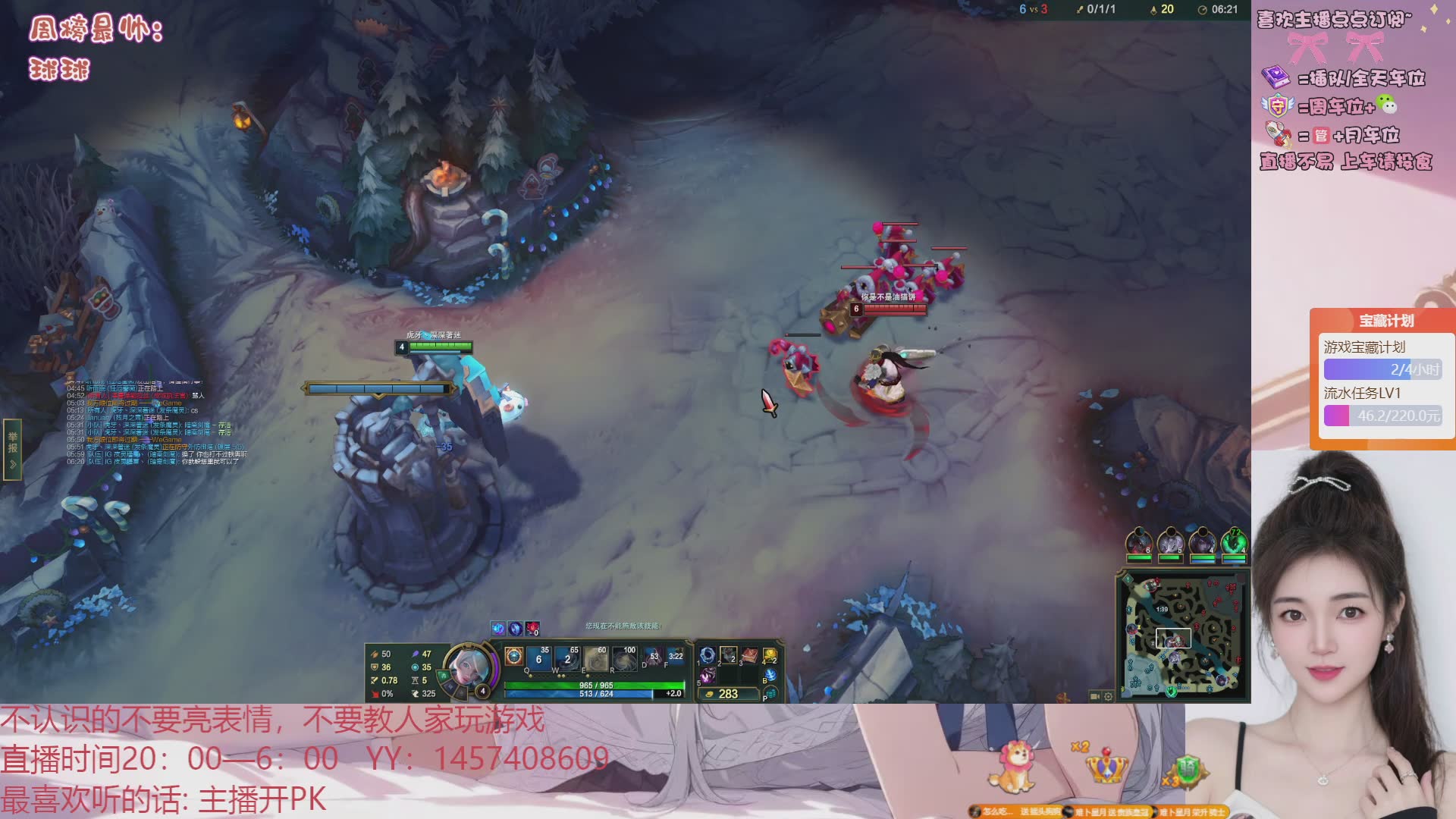Activate the Q ability icon
This screenshot has height=819, width=1456.
538,658
